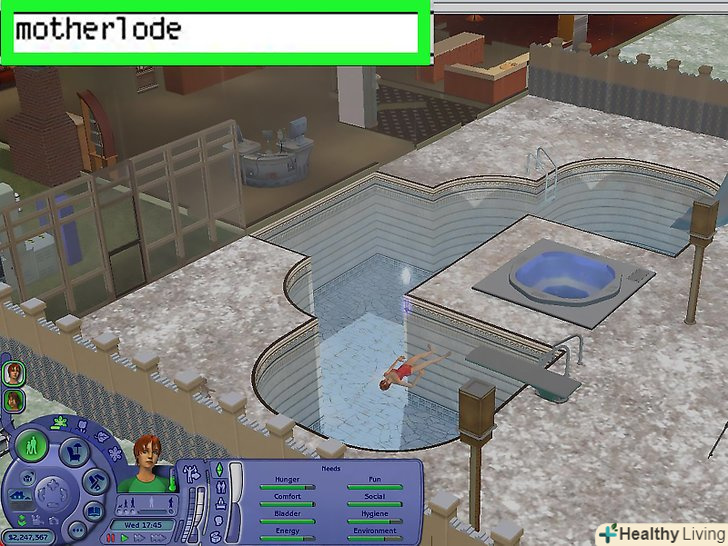Viewport: 728px width, 546px height.
Task: Select the top Sim portrait in sidebar
Action: [15, 374]
